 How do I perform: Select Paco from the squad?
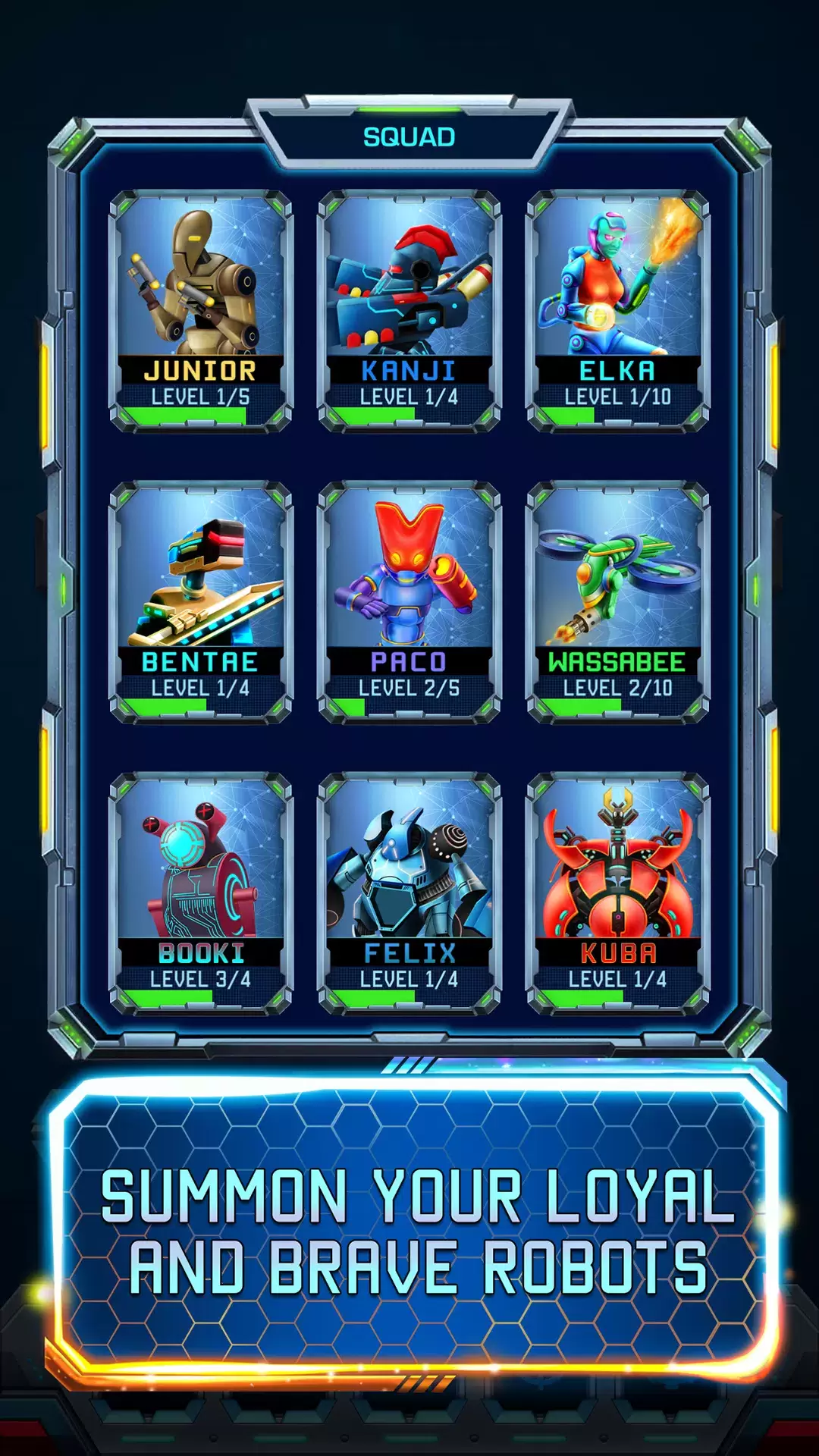(409, 602)
